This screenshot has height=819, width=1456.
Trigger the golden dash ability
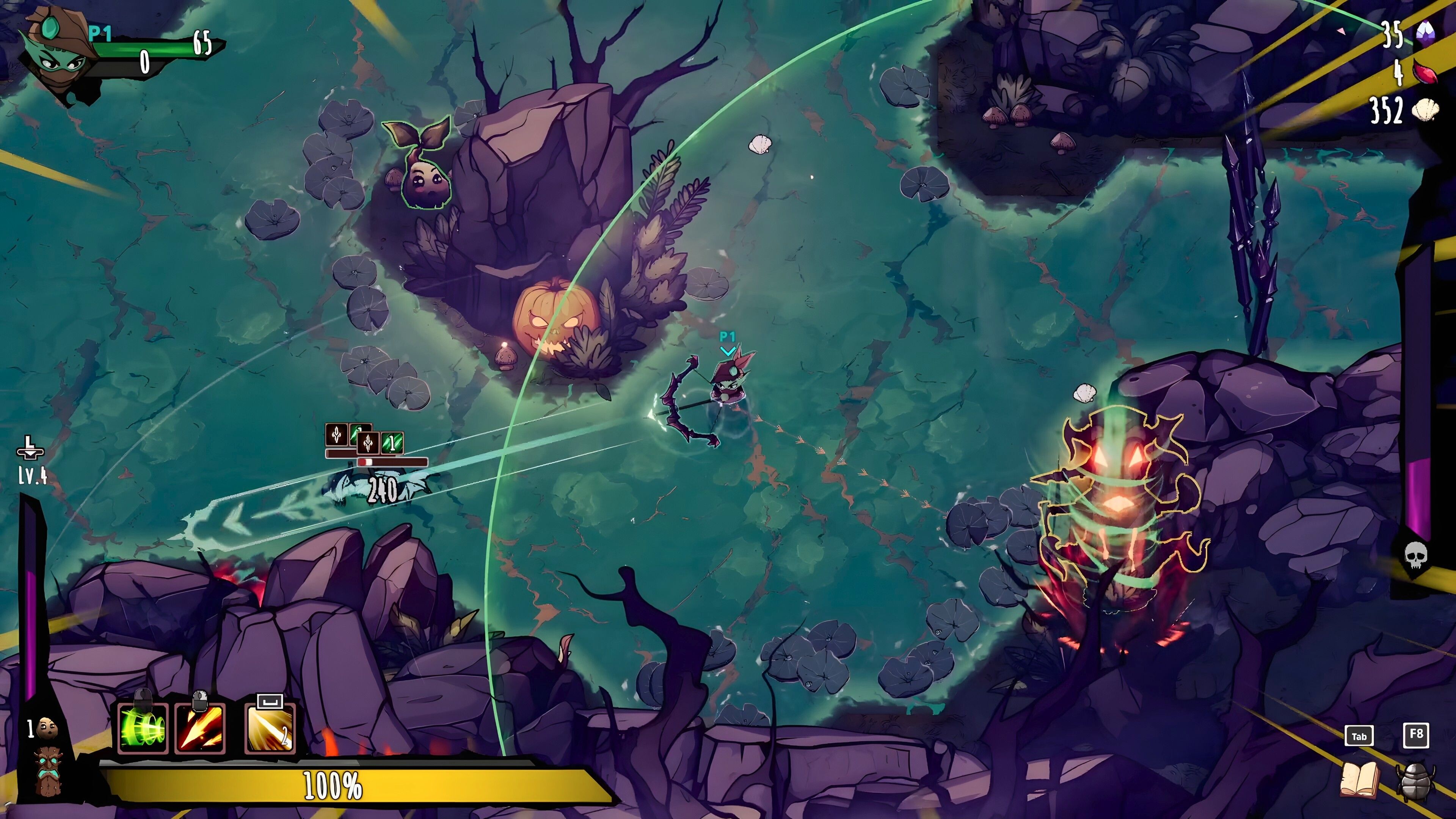[x=270, y=728]
